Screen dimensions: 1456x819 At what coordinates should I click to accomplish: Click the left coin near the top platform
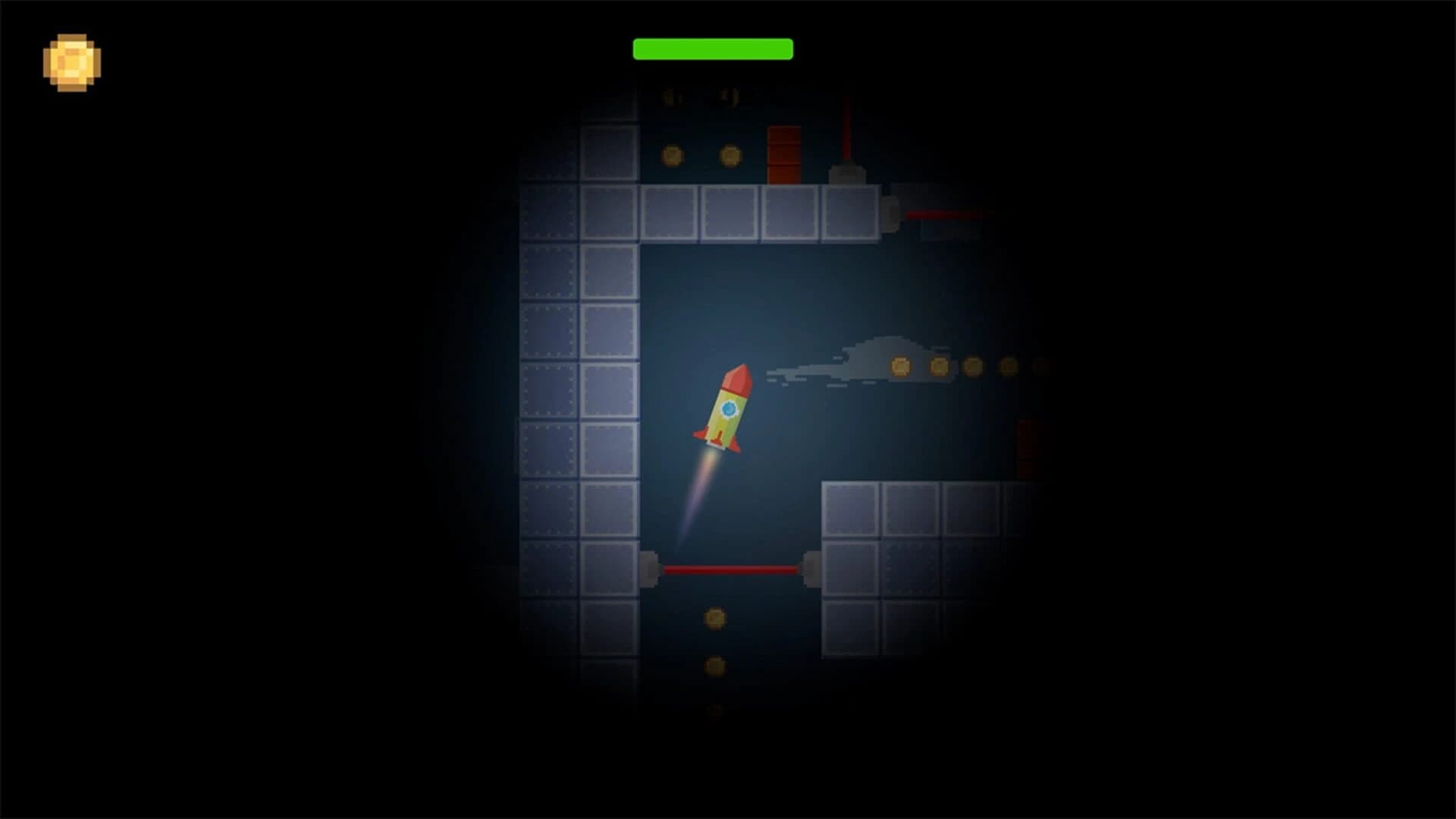[671, 154]
